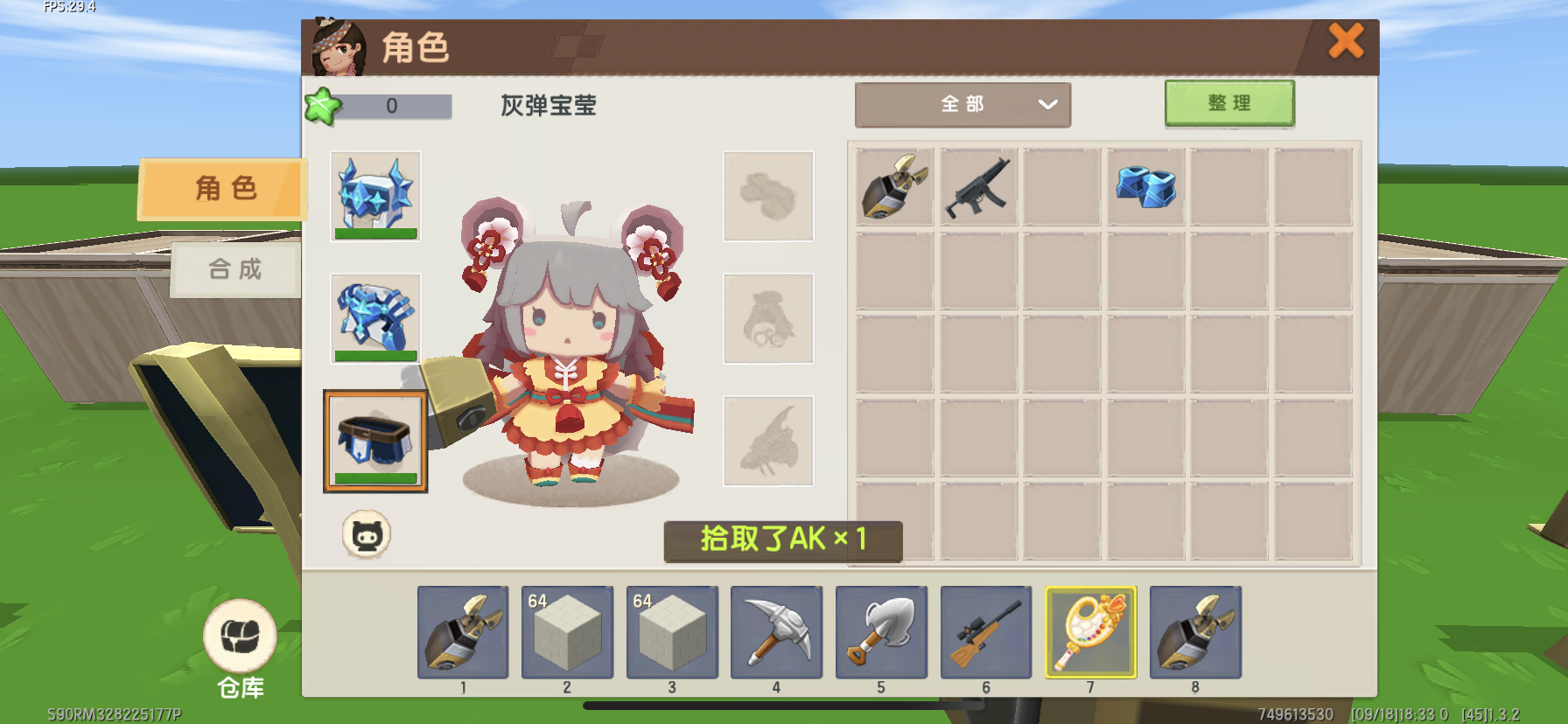Click the round pet face icon
The width and height of the screenshot is (1568, 724).
click(367, 534)
